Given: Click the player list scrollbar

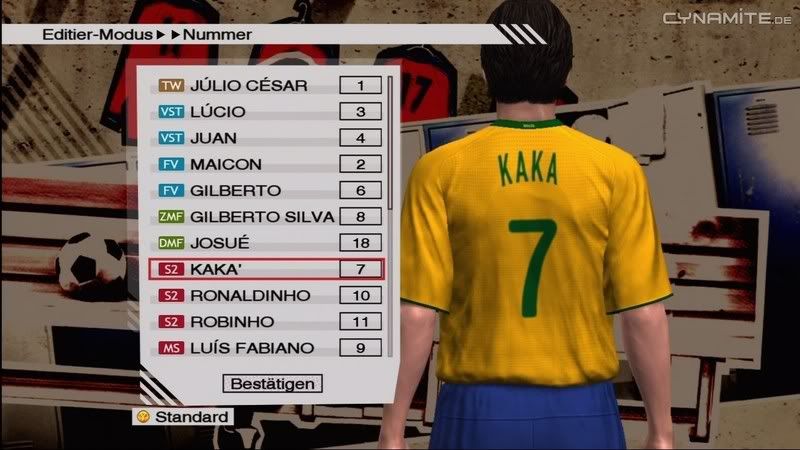Looking at the screenshot, I should point(390,140).
